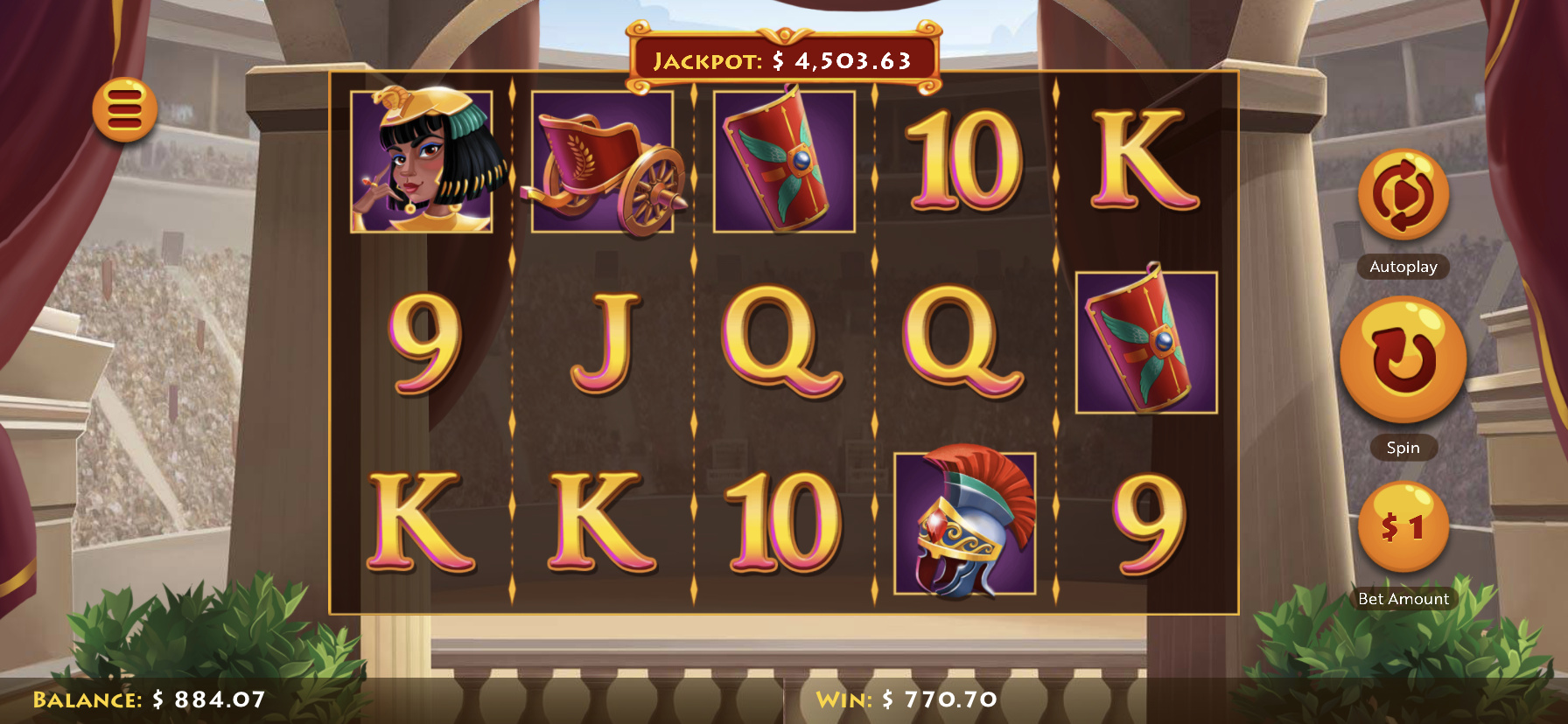Start Autoplay spins
This screenshot has width=1568, height=724.
click(1403, 195)
